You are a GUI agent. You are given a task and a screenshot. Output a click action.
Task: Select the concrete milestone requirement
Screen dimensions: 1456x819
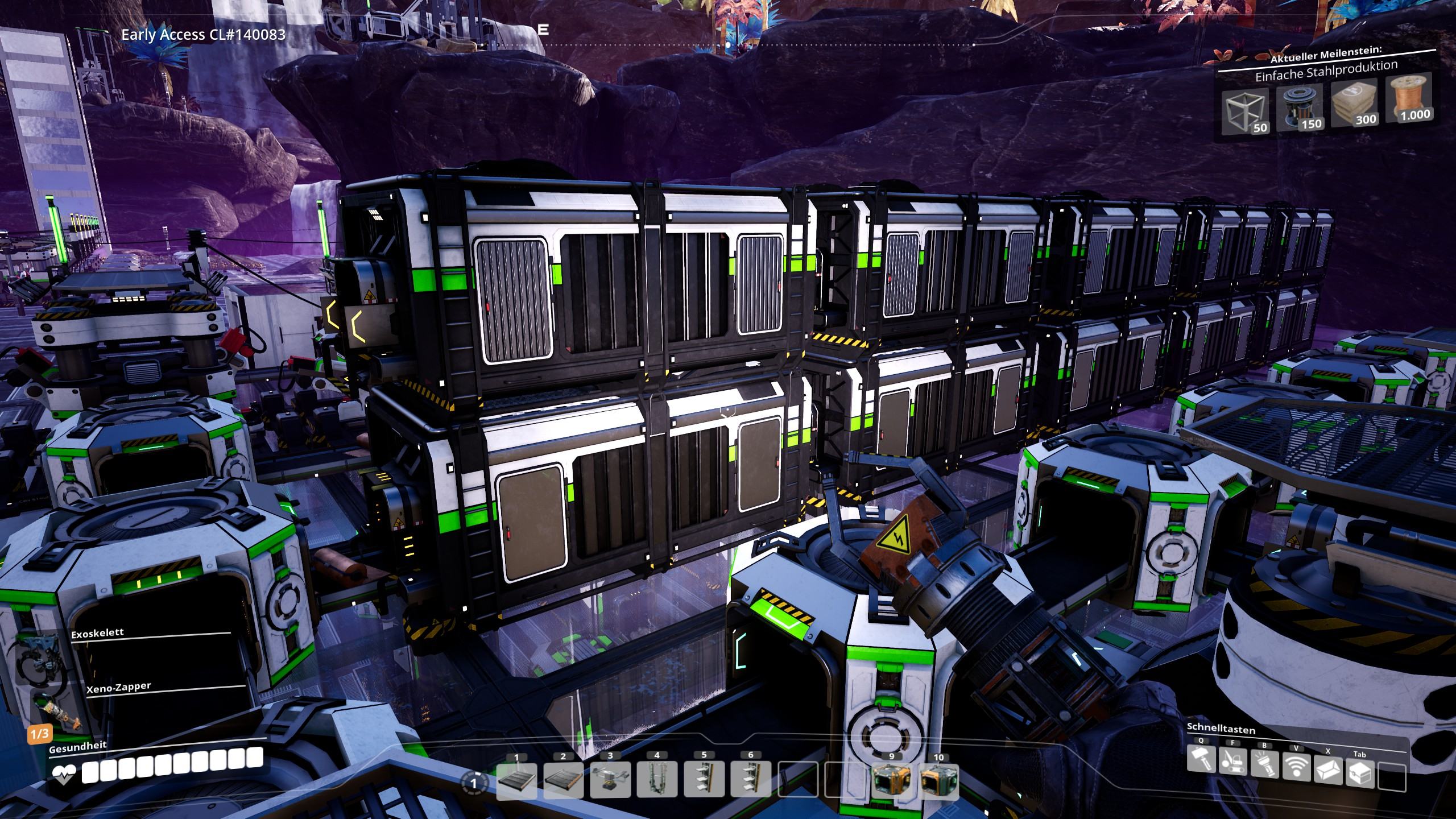pos(1355,105)
